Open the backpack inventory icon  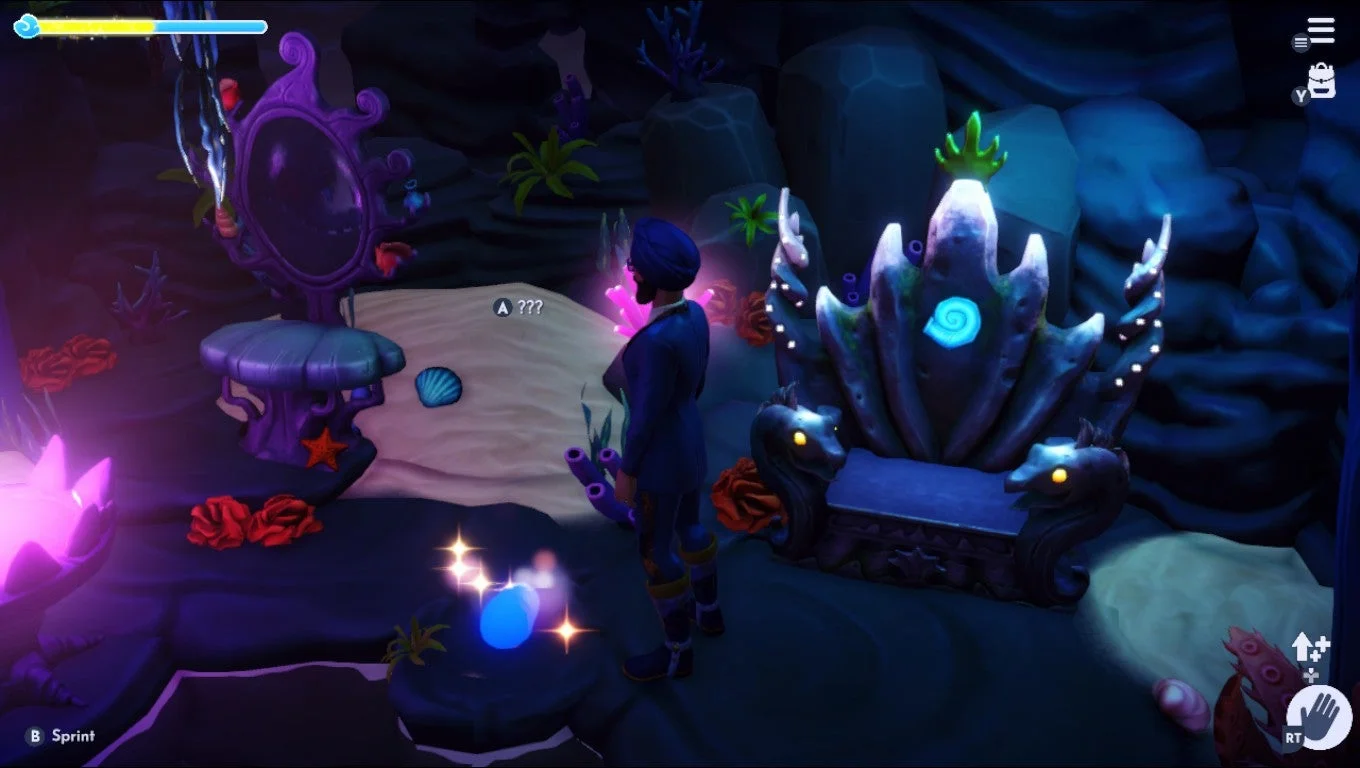click(1322, 80)
